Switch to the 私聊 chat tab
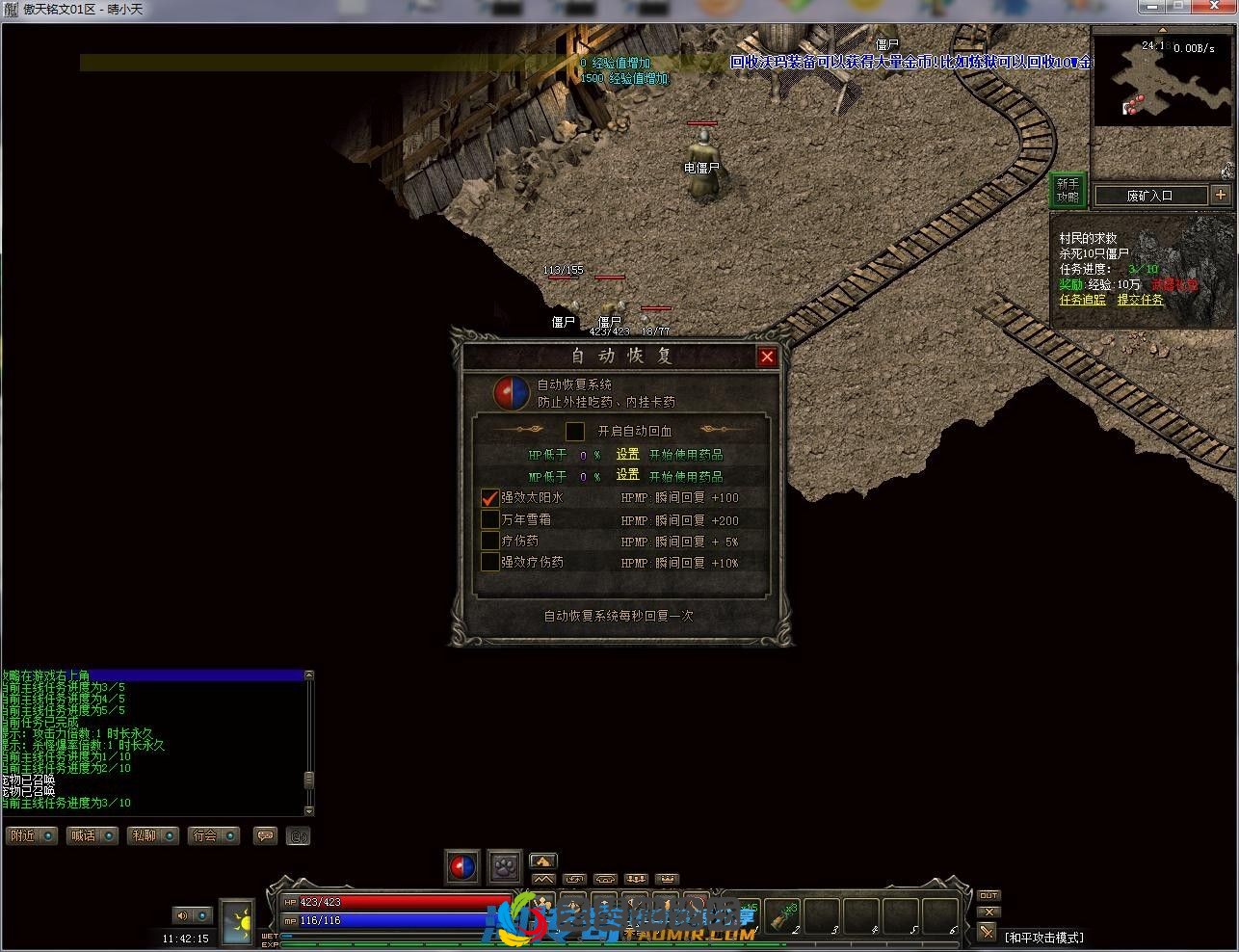Viewport: 1239px width, 952px height. click(x=145, y=834)
